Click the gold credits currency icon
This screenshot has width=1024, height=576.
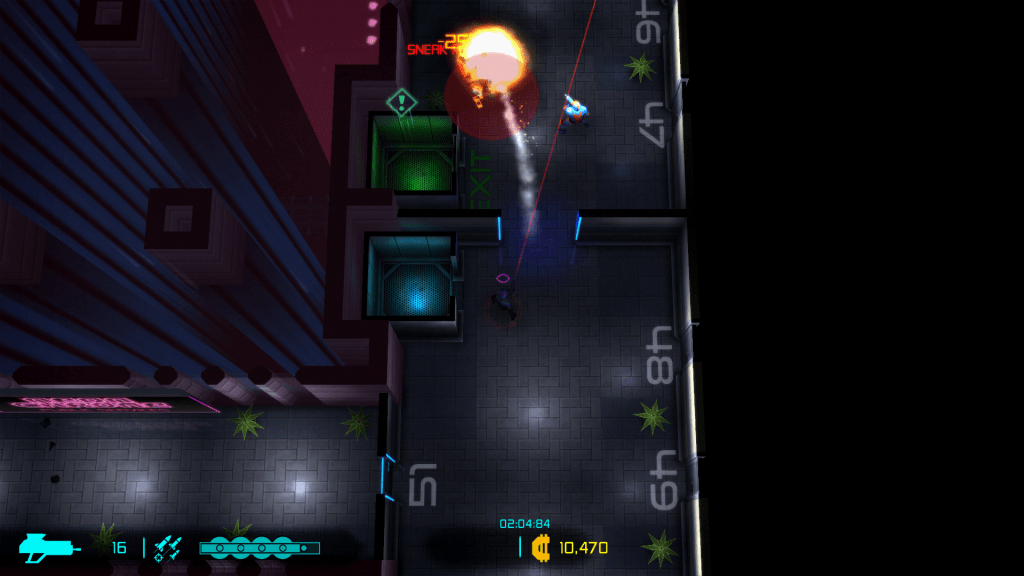(542, 547)
